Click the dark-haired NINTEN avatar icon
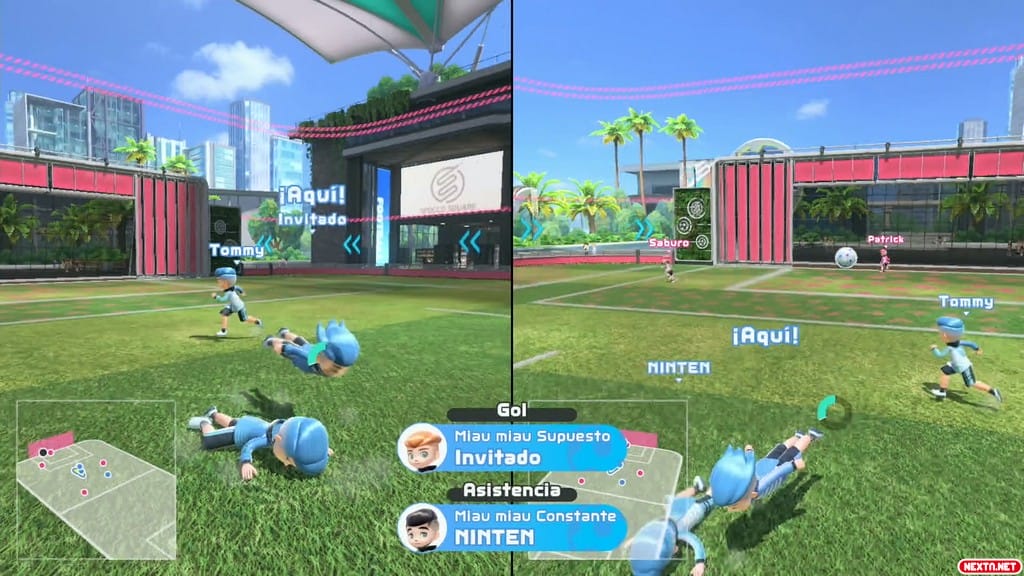Image resolution: width=1024 pixels, height=576 pixels. pyautogui.click(x=422, y=527)
